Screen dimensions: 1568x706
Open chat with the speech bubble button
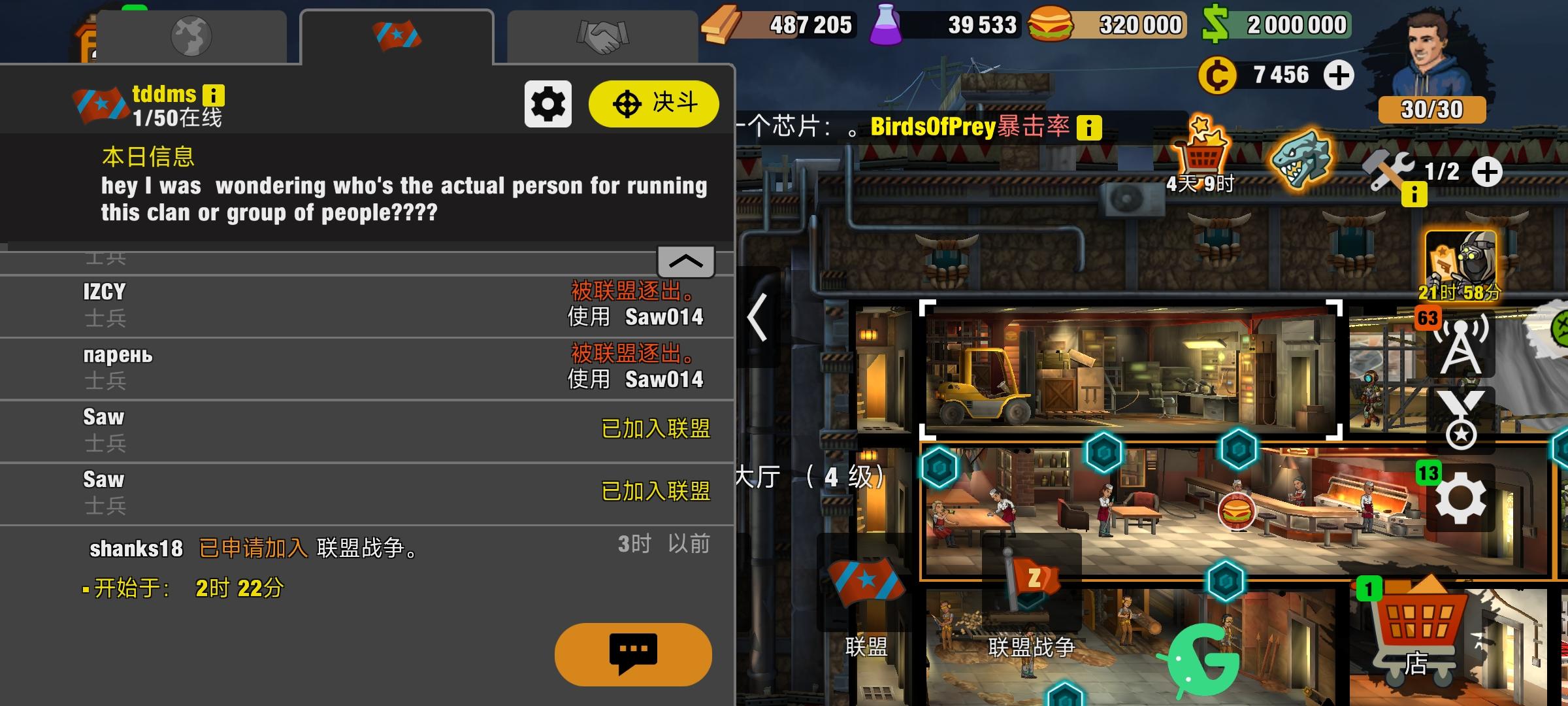click(632, 656)
